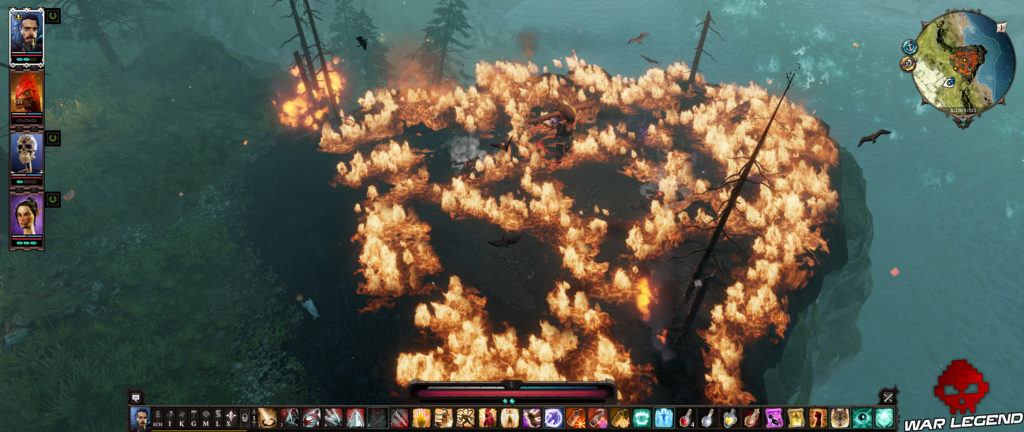Use the yellow scroll in the hotbar
This screenshot has width=1024, height=432.
[795, 418]
